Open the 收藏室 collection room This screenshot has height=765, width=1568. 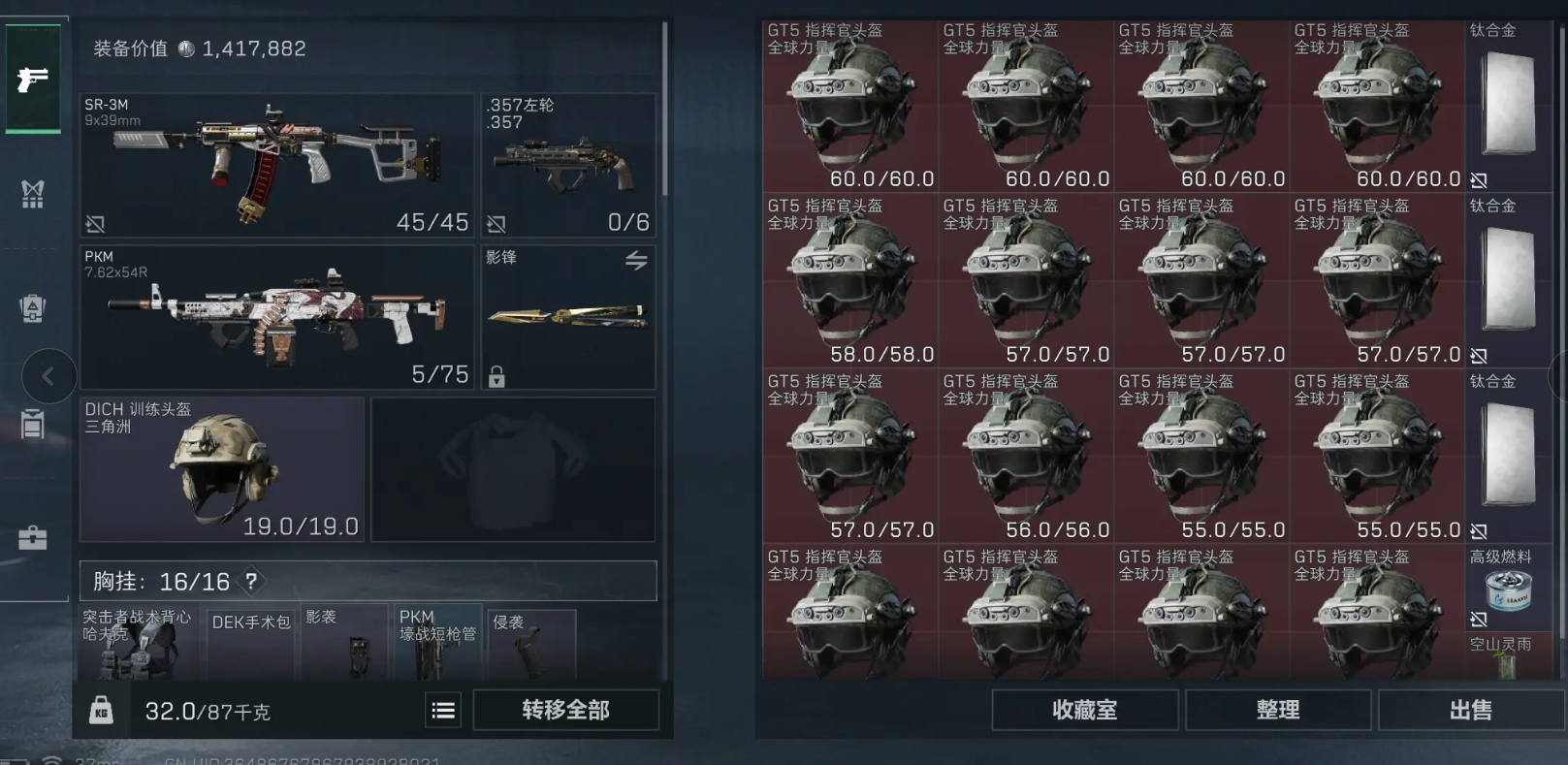click(x=1084, y=710)
